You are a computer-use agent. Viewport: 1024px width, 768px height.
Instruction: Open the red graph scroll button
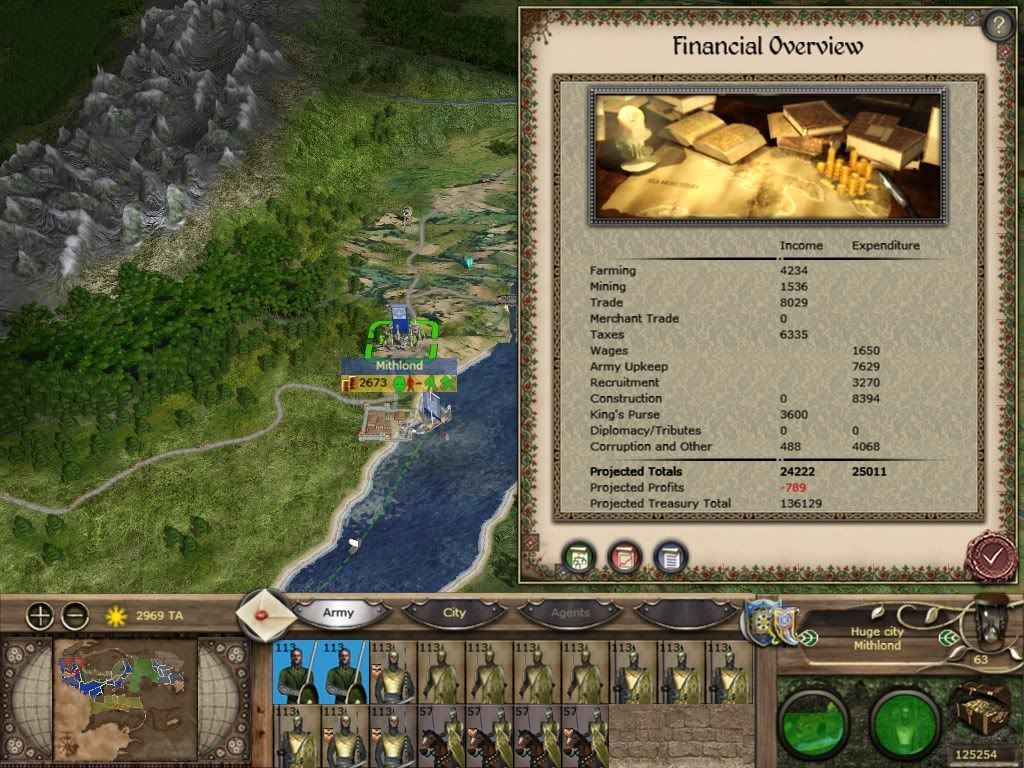pyautogui.click(x=625, y=557)
